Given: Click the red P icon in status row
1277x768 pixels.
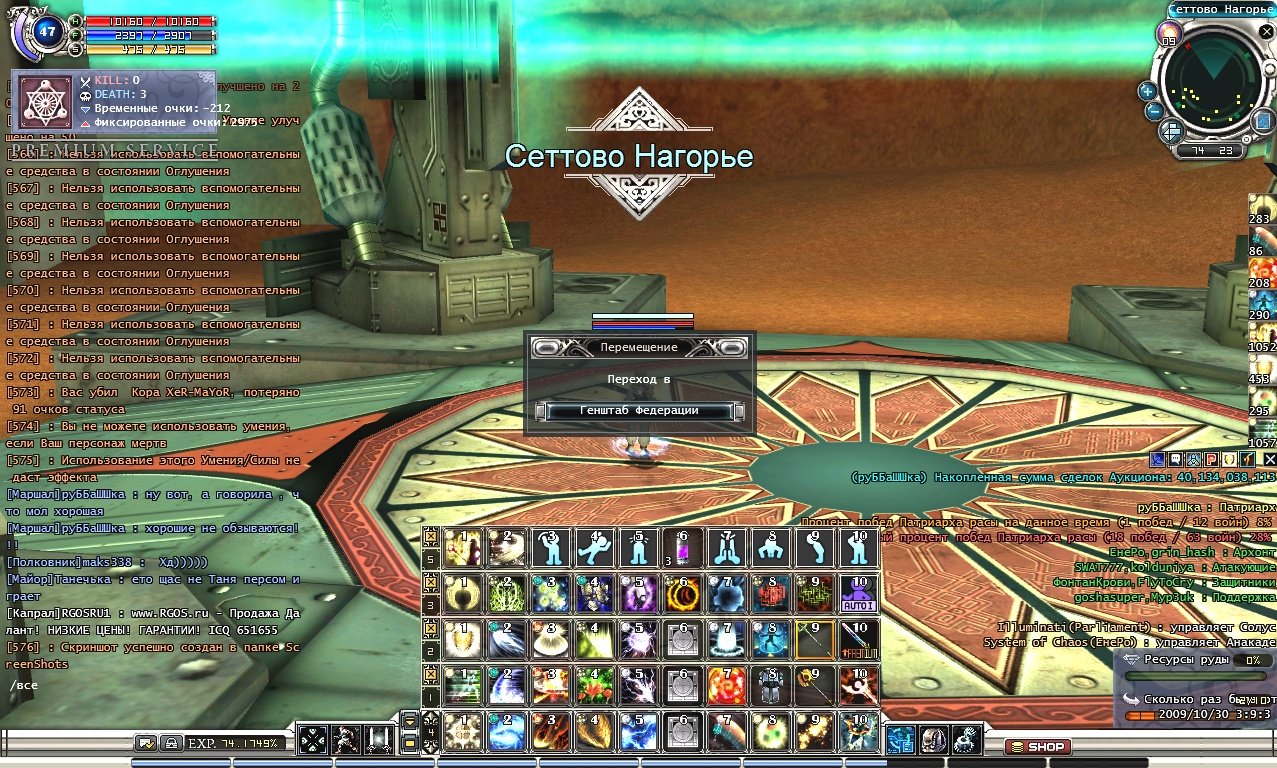Looking at the screenshot, I should pyautogui.click(x=1210, y=459).
